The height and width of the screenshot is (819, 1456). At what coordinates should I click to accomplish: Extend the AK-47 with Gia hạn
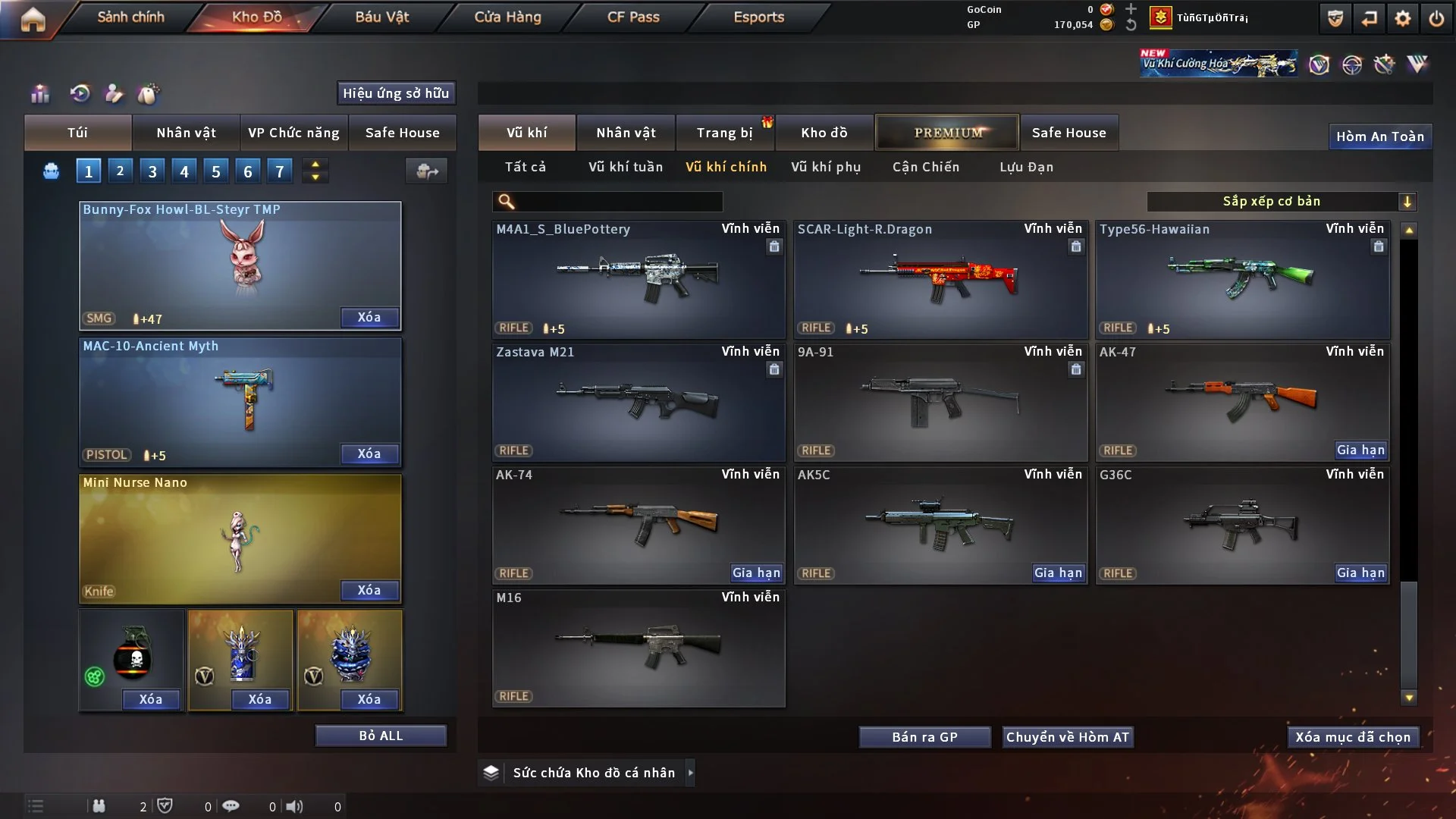pyautogui.click(x=1360, y=450)
